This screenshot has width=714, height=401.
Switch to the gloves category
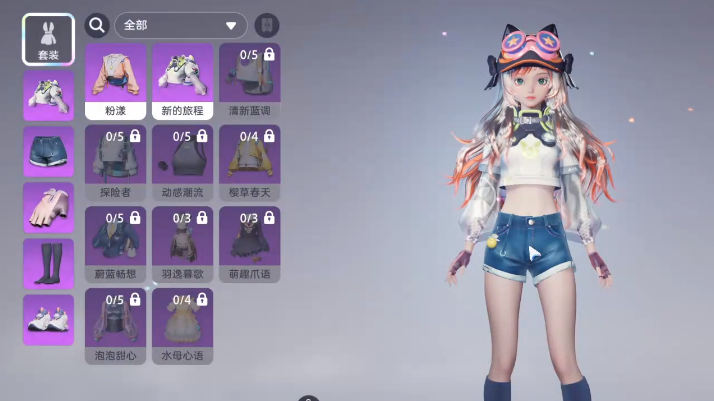[x=48, y=207]
